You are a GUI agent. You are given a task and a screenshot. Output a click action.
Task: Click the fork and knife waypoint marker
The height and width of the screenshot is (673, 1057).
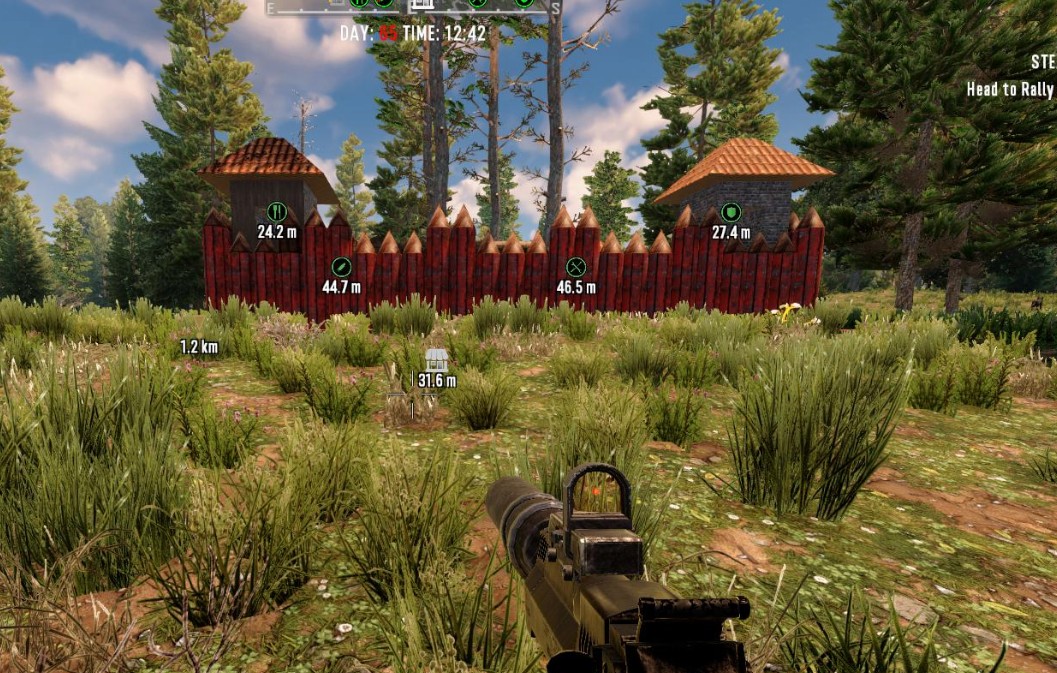pos(277,212)
